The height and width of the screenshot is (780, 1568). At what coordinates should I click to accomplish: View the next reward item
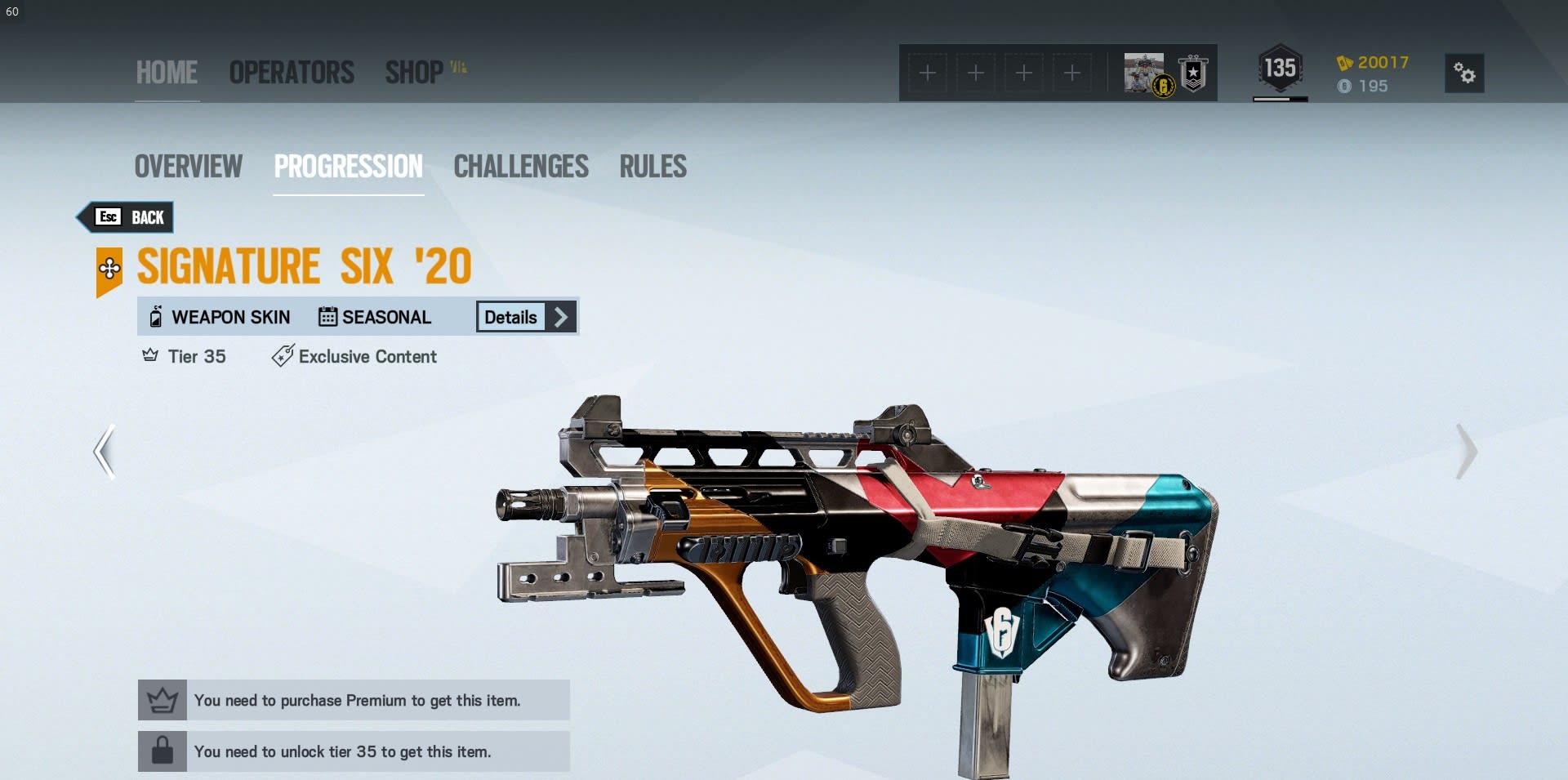pyautogui.click(x=1466, y=452)
